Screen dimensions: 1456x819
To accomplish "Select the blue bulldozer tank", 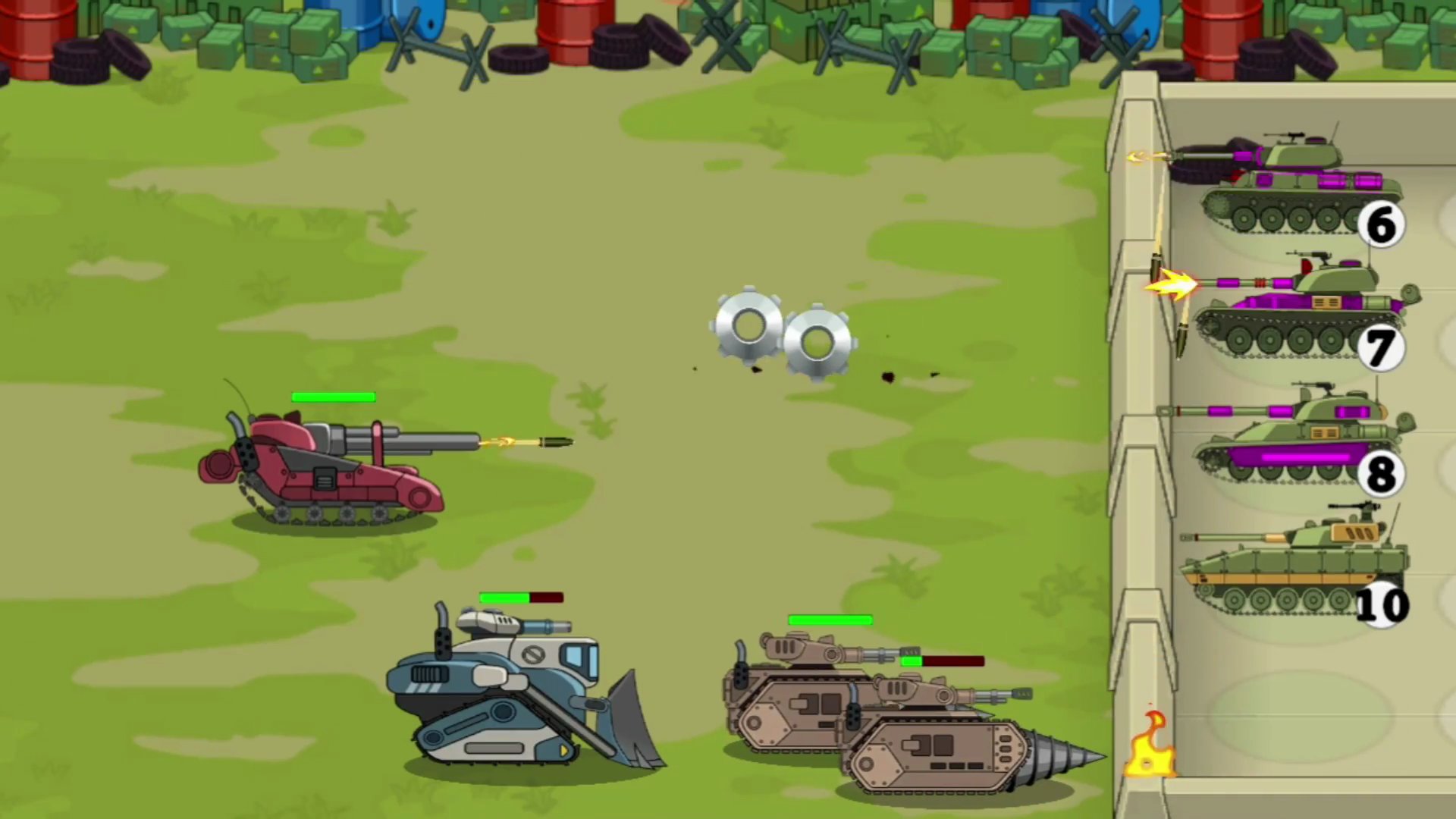I will [500, 690].
